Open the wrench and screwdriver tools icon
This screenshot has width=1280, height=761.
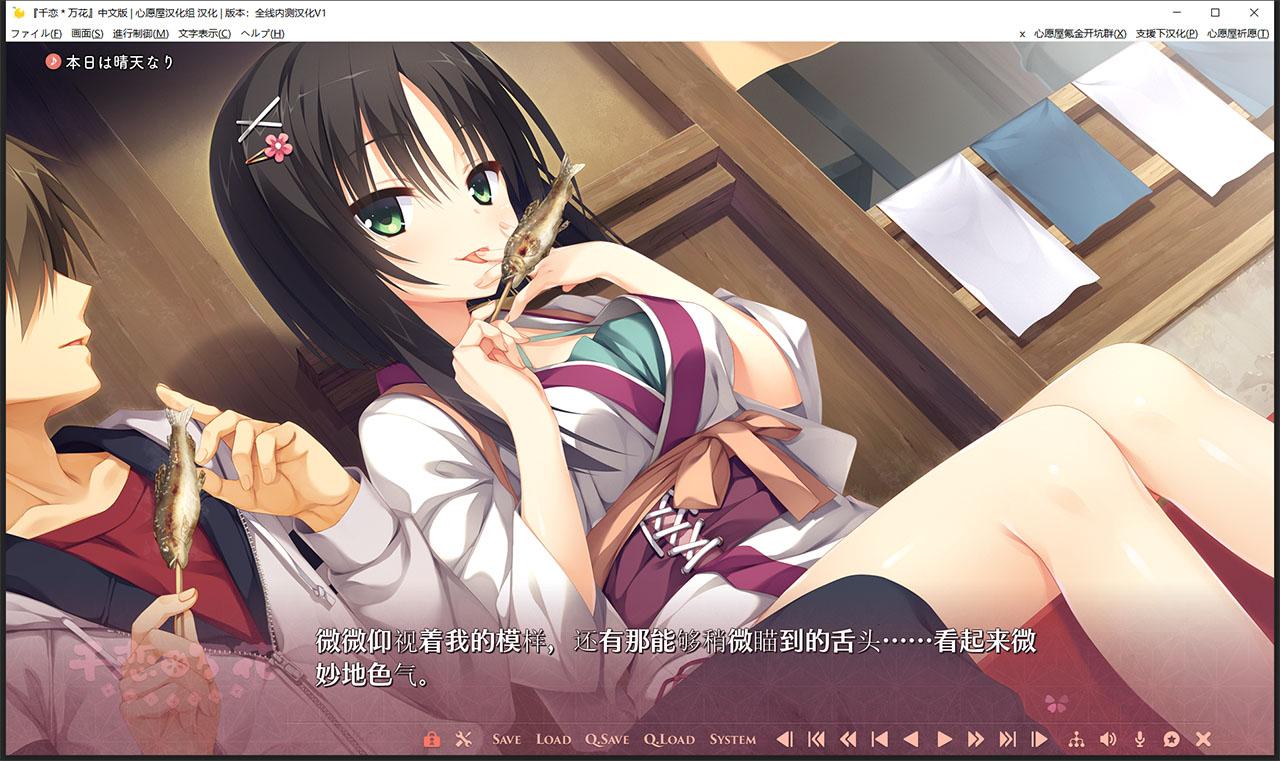[x=463, y=740]
